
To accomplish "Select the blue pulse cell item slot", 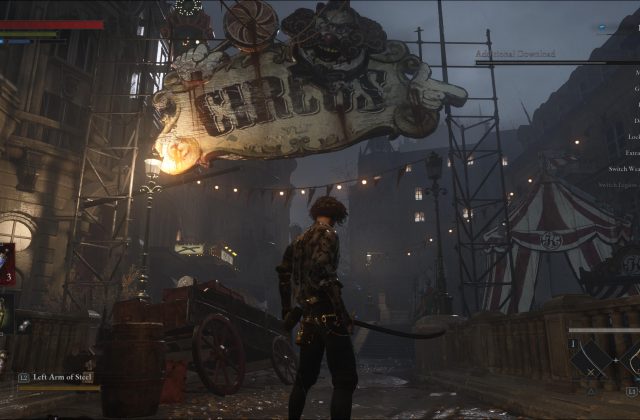I will tap(6, 264).
